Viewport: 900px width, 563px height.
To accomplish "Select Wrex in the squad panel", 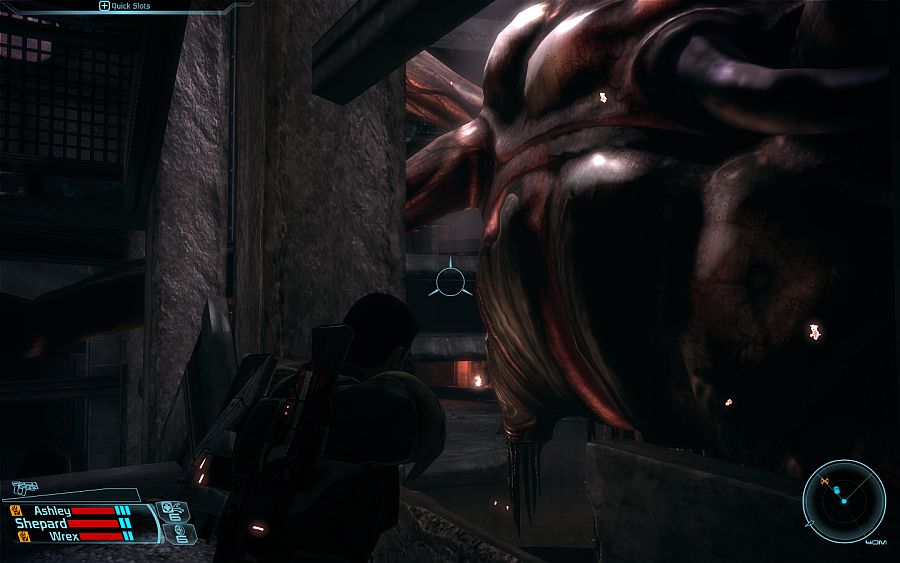I will click(x=61, y=536).
